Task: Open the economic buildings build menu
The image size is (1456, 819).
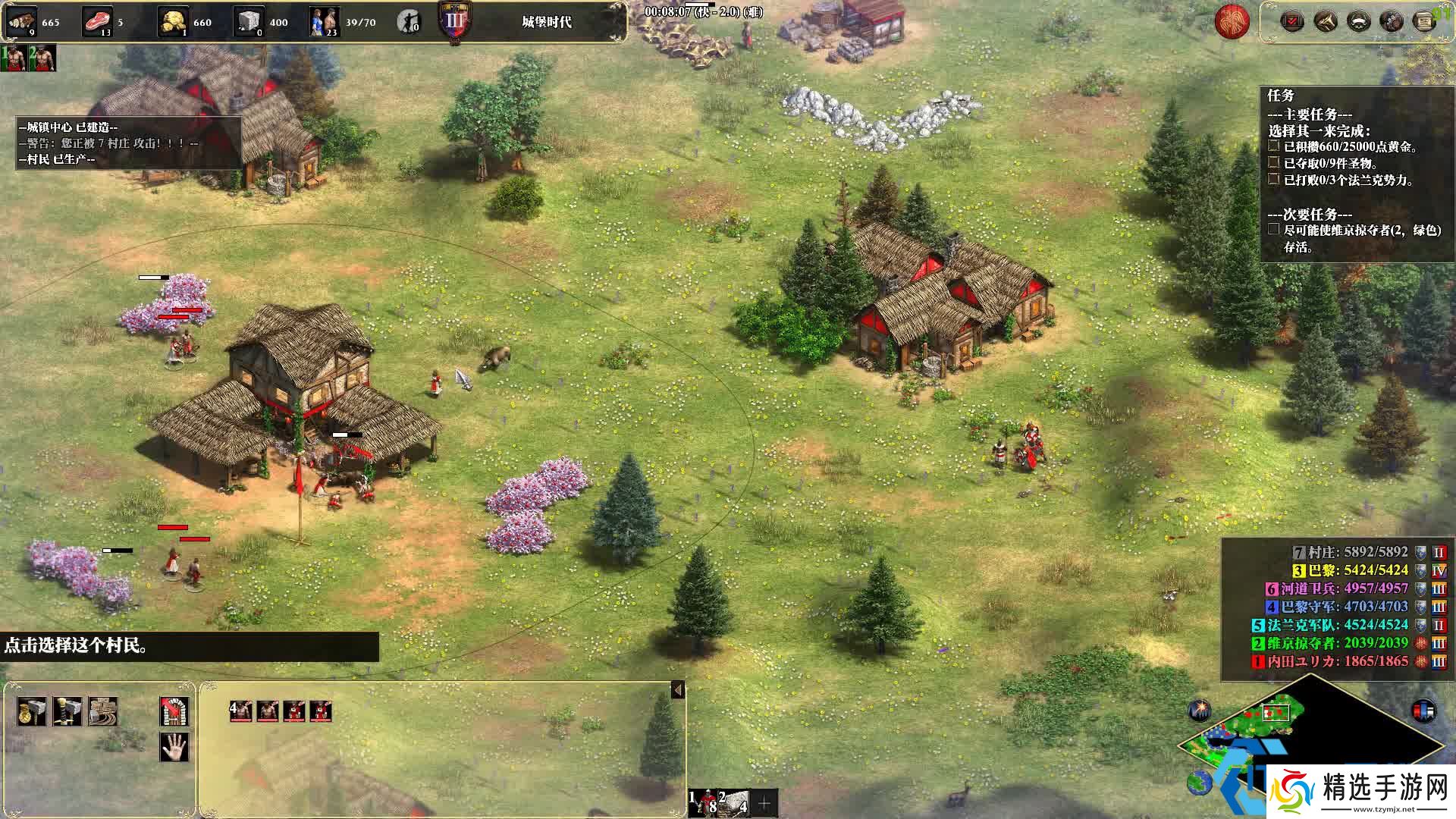Action: coord(32,712)
